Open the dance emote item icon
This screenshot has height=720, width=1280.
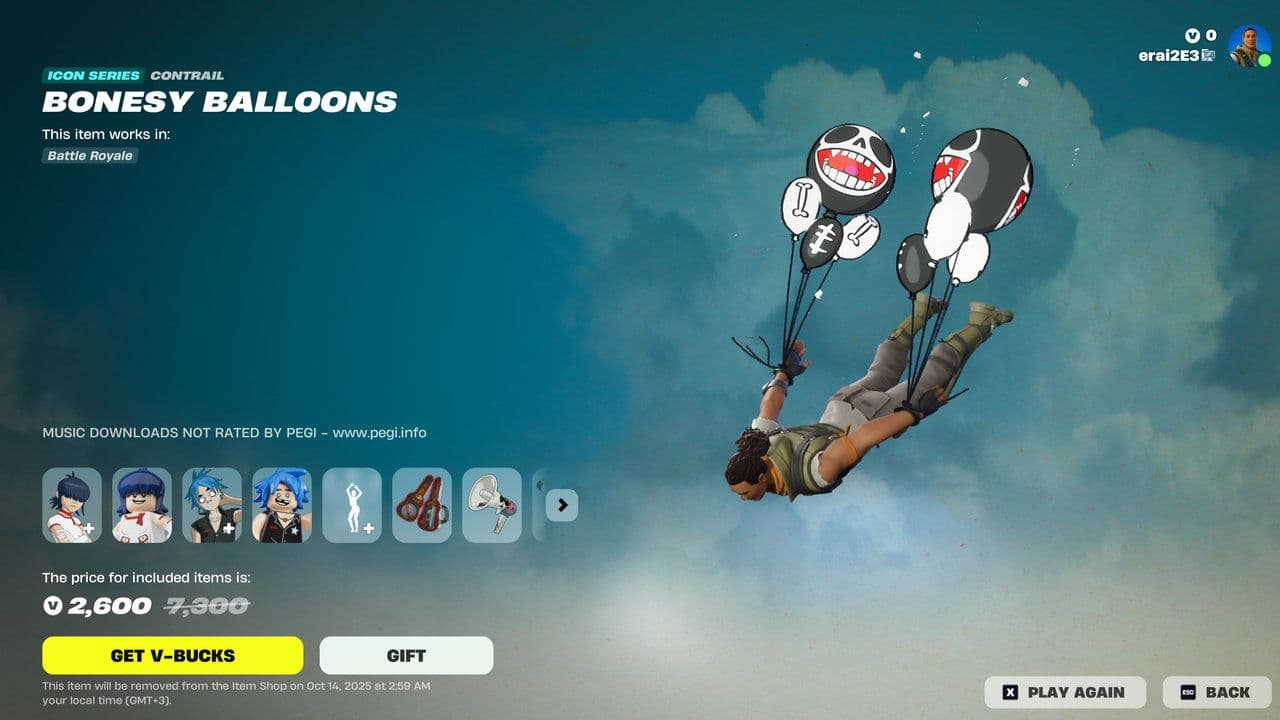[x=352, y=505]
